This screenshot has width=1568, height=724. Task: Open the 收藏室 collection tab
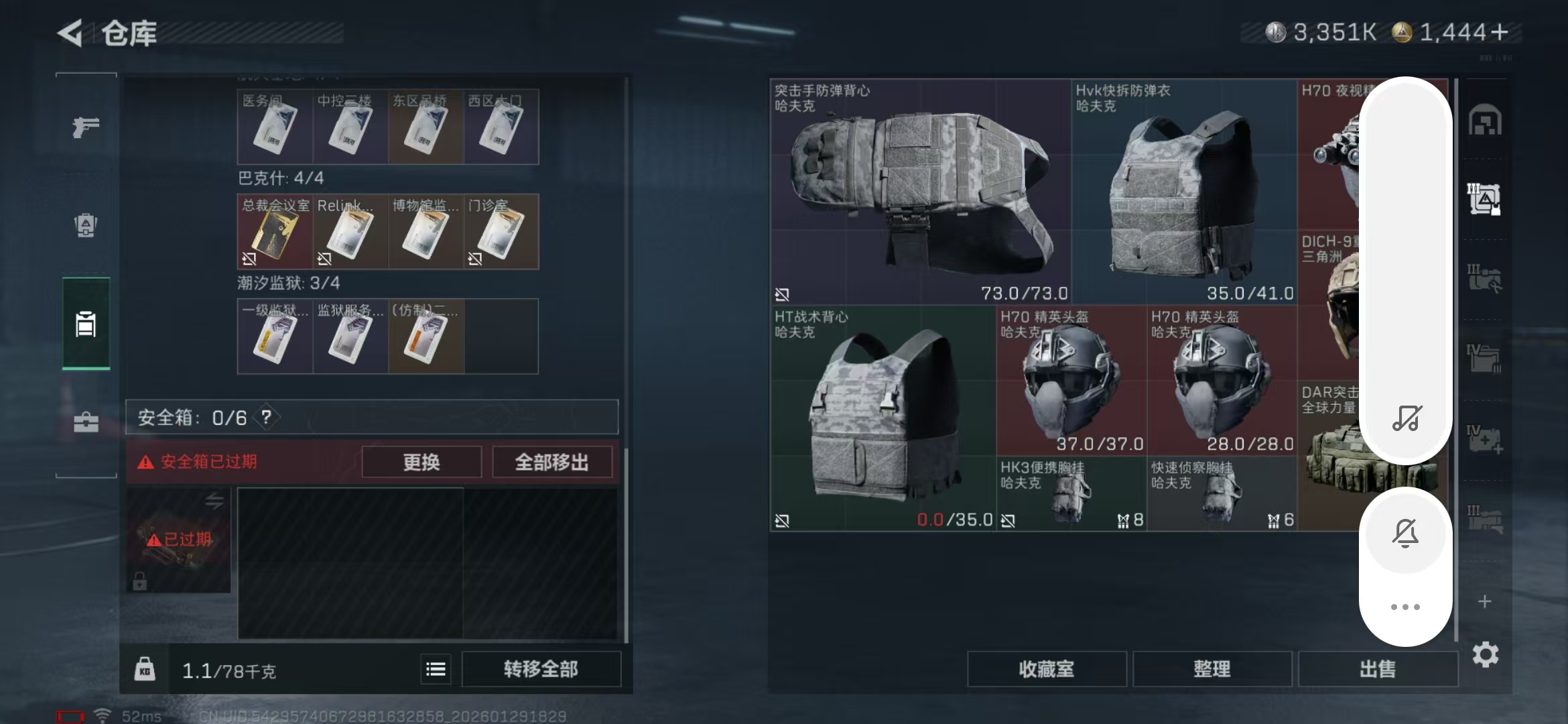coord(1047,668)
